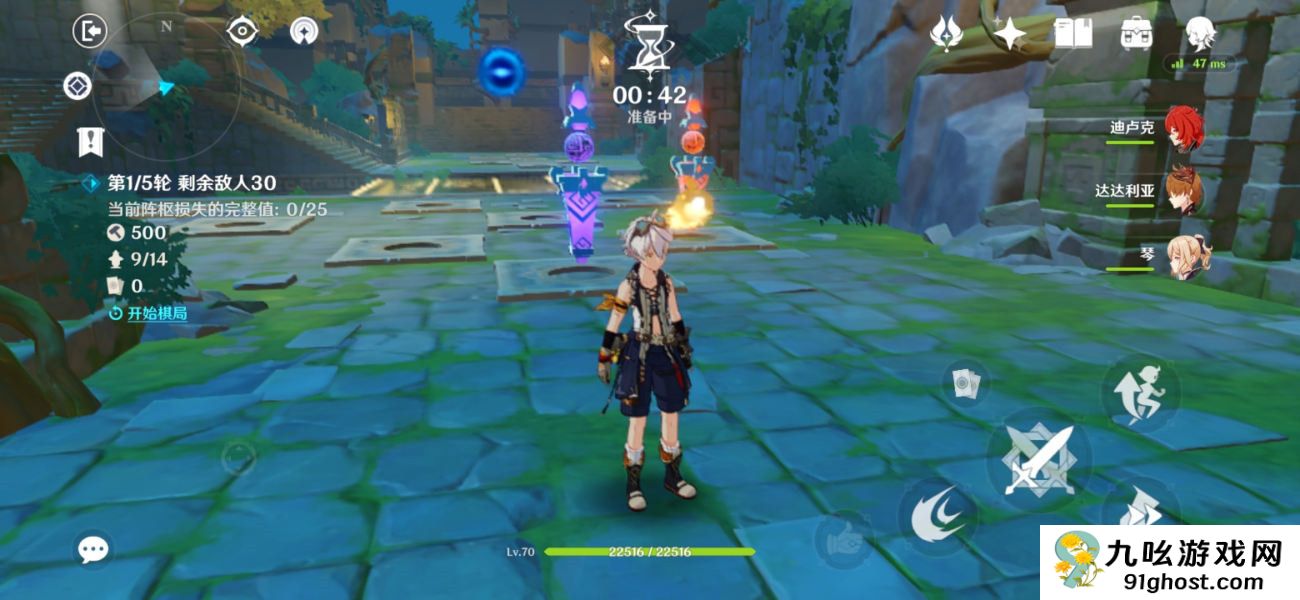Open the Paimon menu icon
Image resolution: width=1300 pixels, height=600 pixels.
(1200, 34)
